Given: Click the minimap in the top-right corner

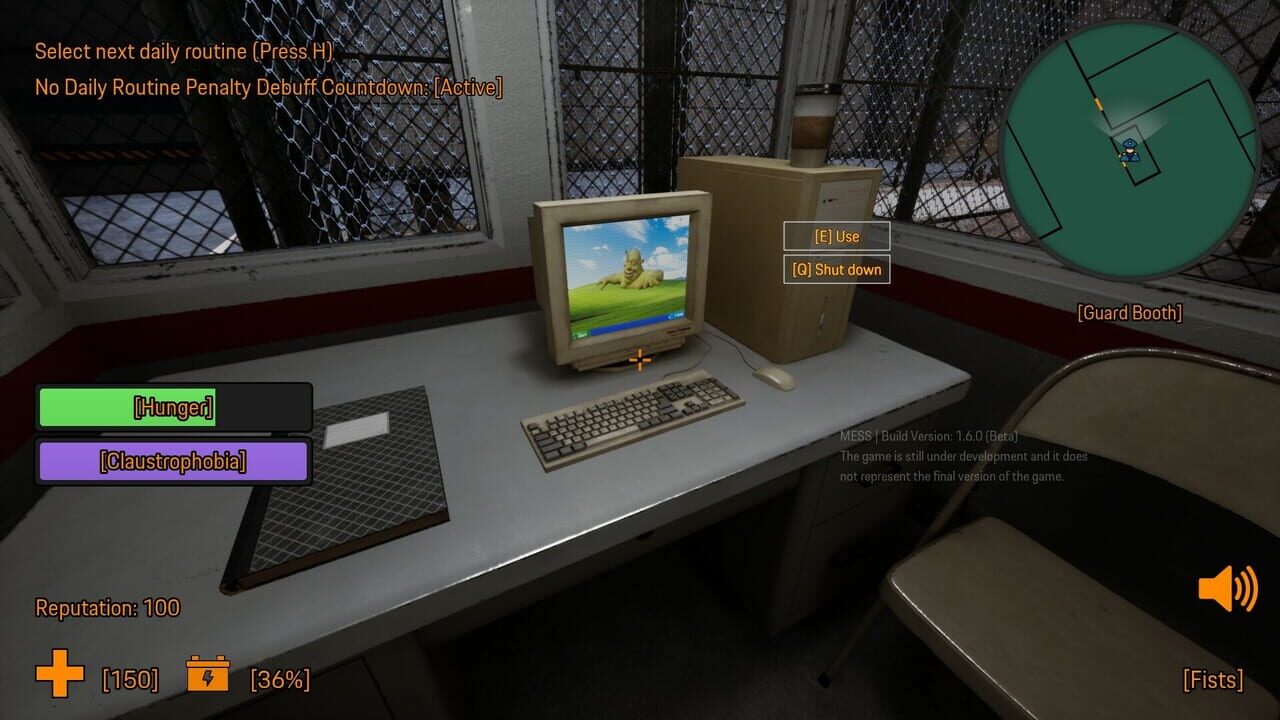Looking at the screenshot, I should [x=1130, y=145].
